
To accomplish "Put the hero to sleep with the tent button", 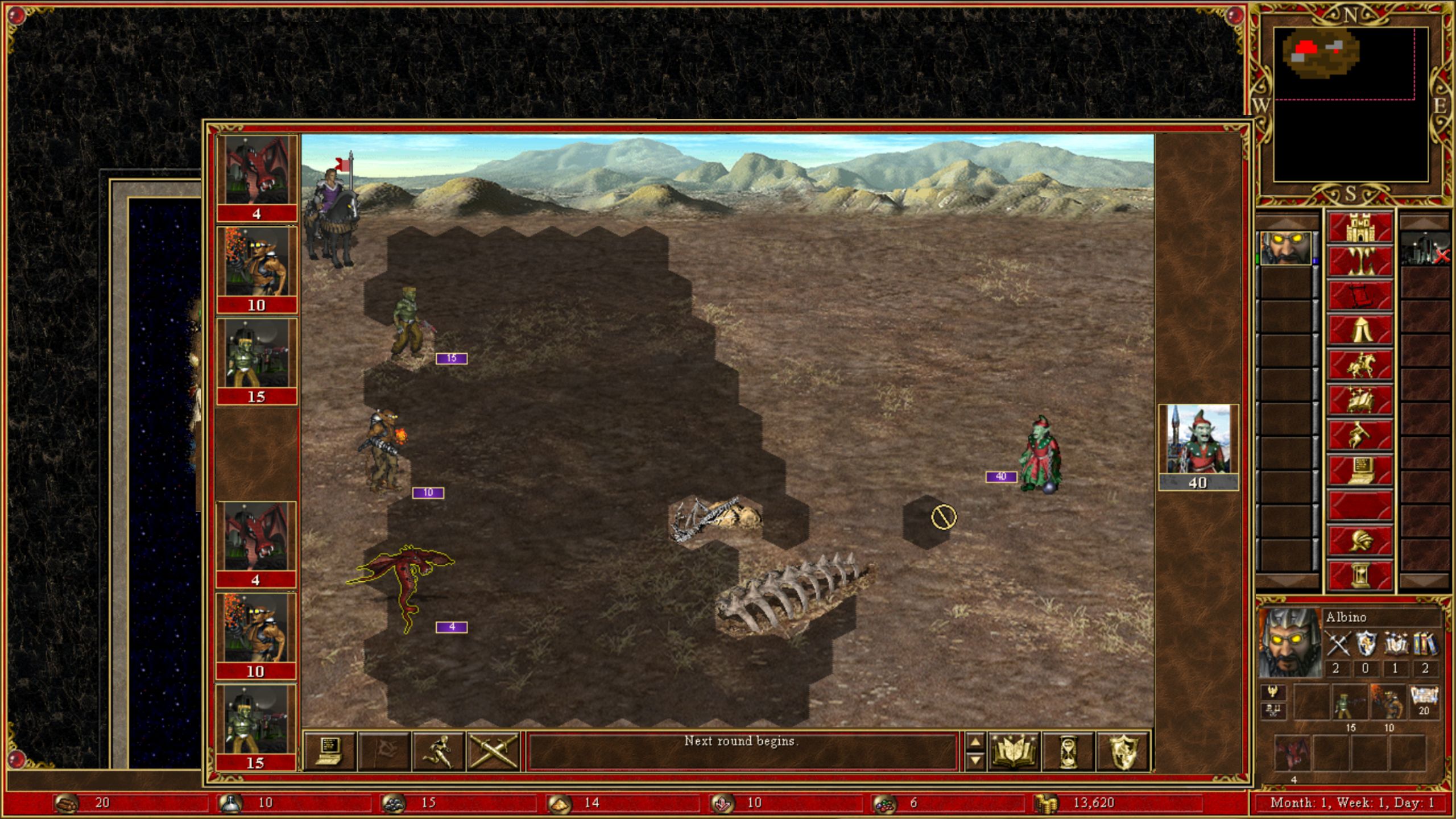I will pos(1359,331).
